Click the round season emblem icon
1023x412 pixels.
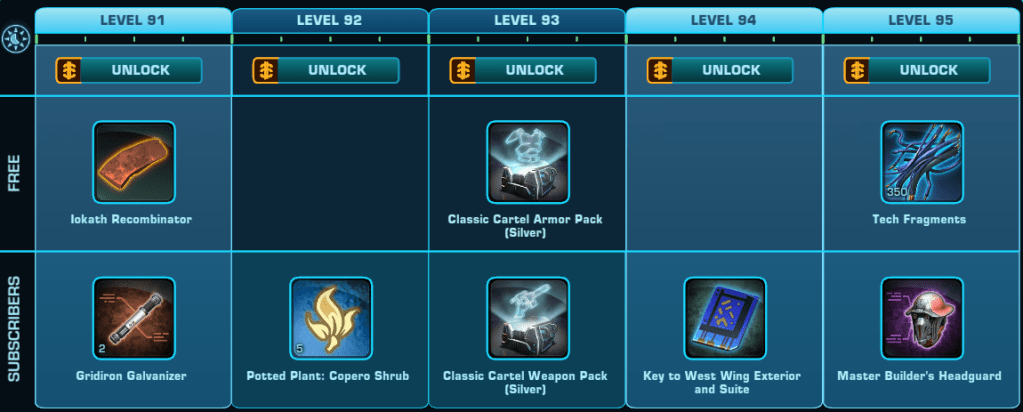click(16, 38)
